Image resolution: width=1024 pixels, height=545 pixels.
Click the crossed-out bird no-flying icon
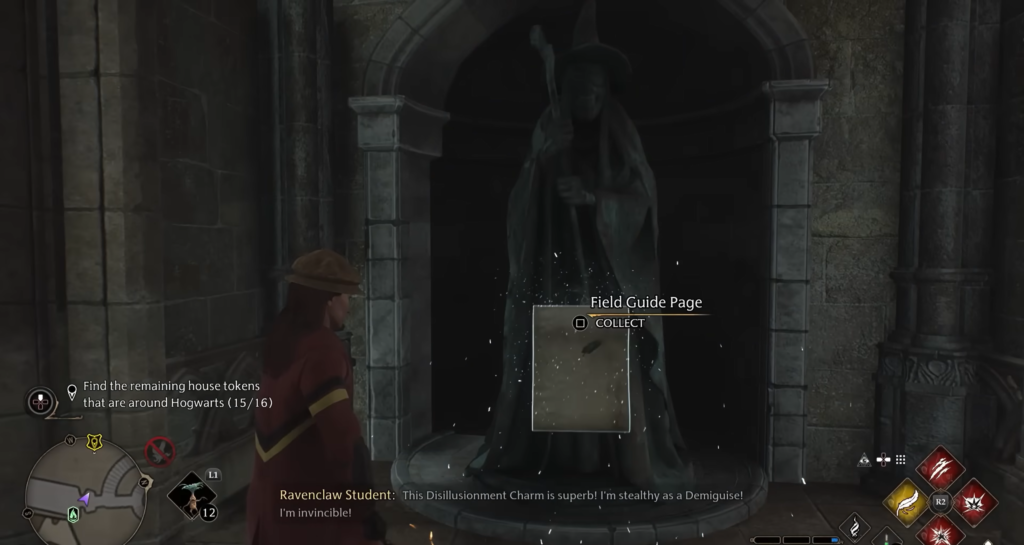point(159,451)
